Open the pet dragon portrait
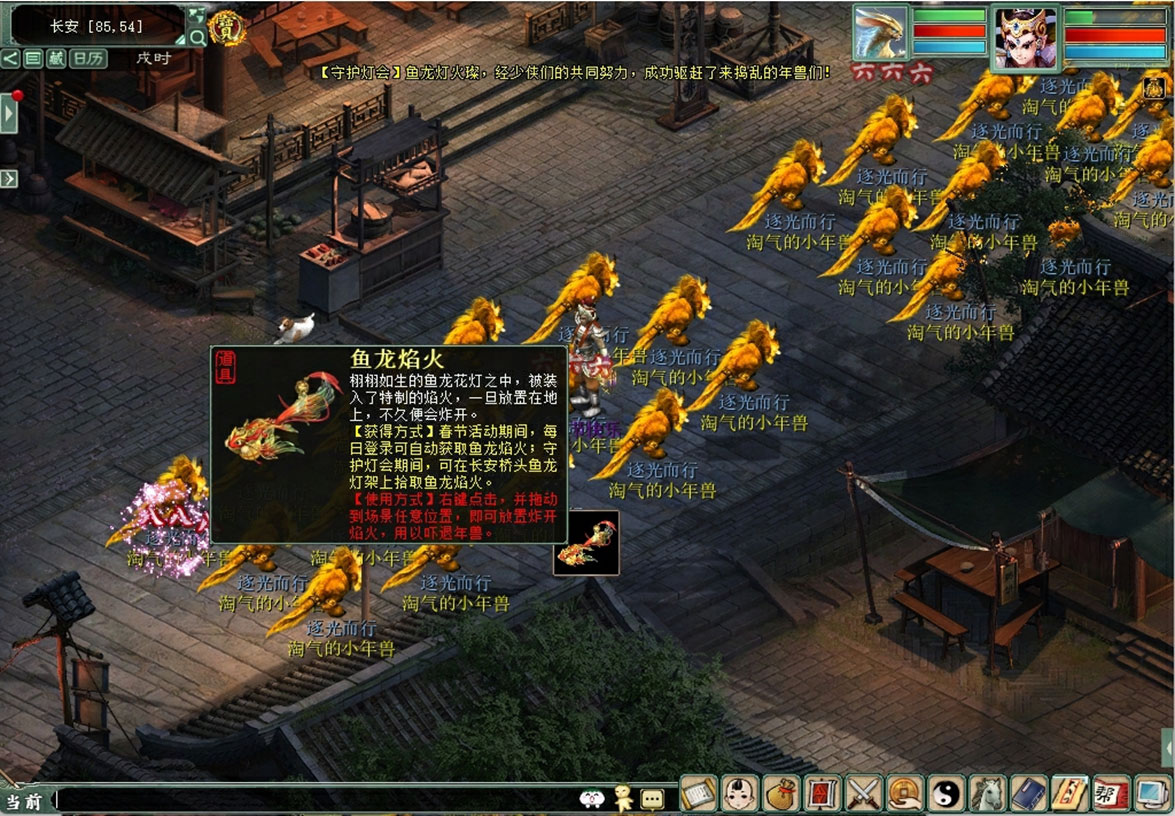 [880, 33]
